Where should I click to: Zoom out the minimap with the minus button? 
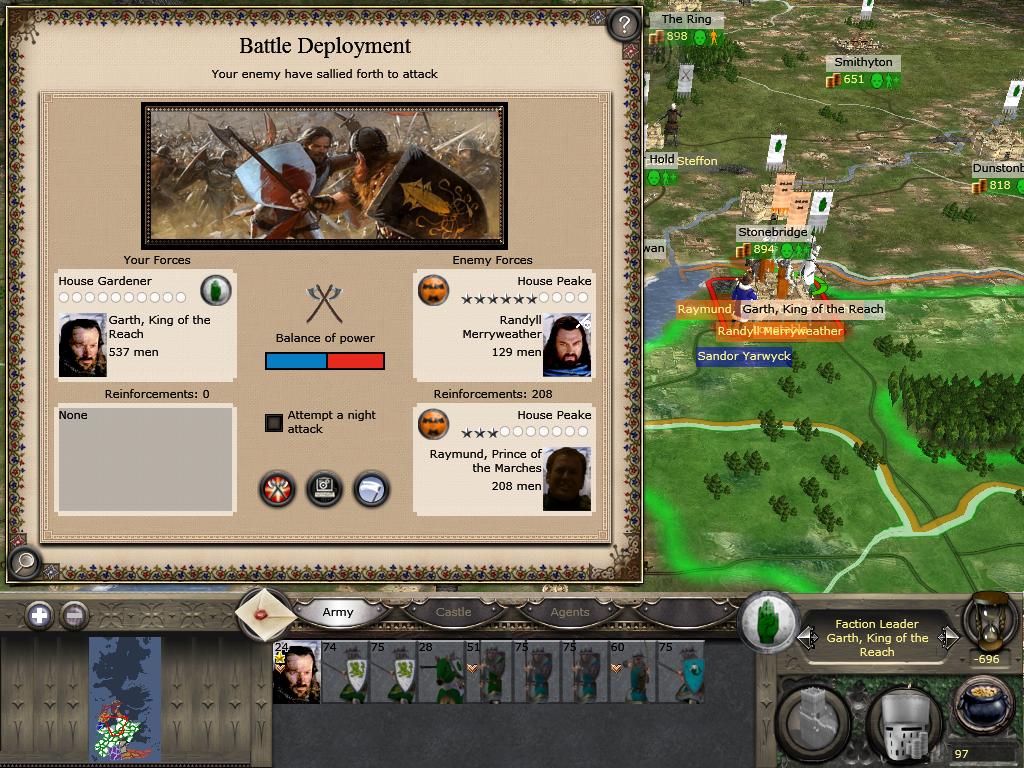tap(74, 615)
